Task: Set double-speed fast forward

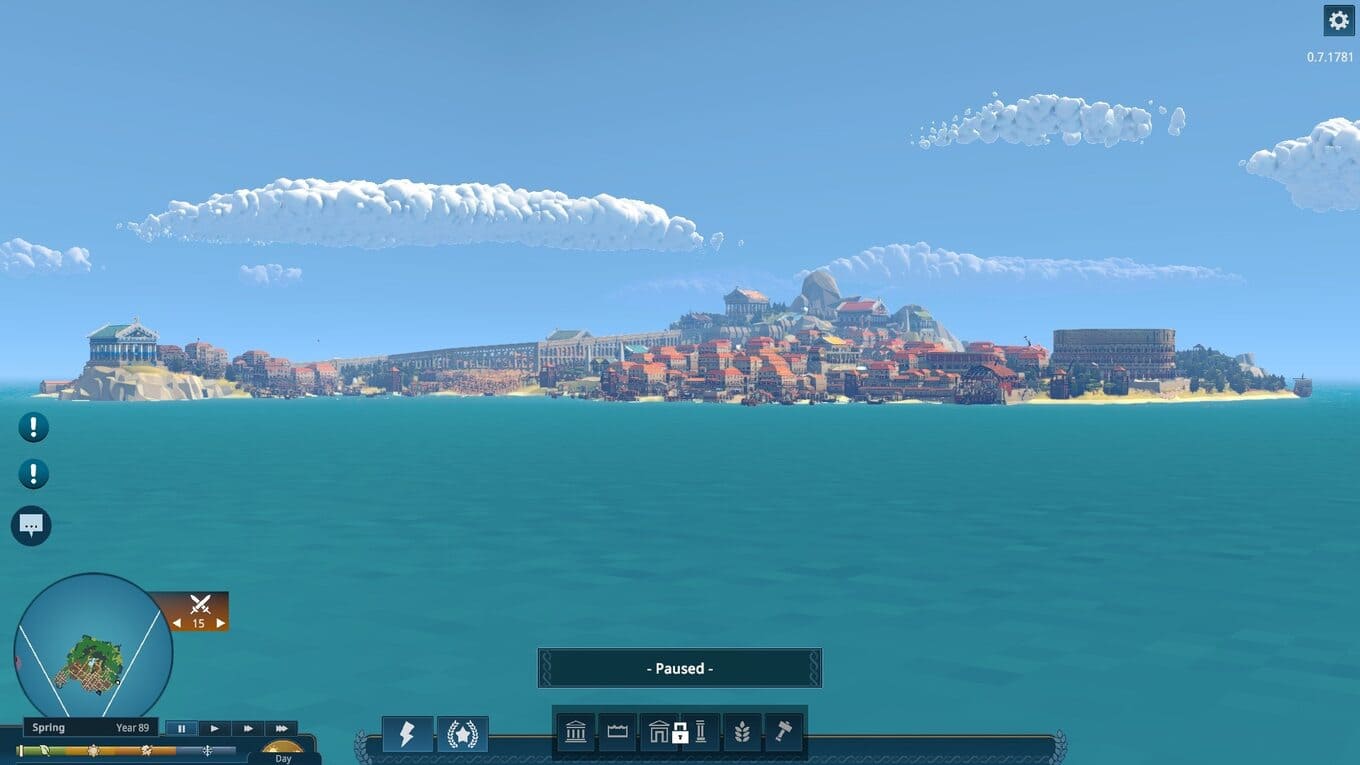Action: 248,728
